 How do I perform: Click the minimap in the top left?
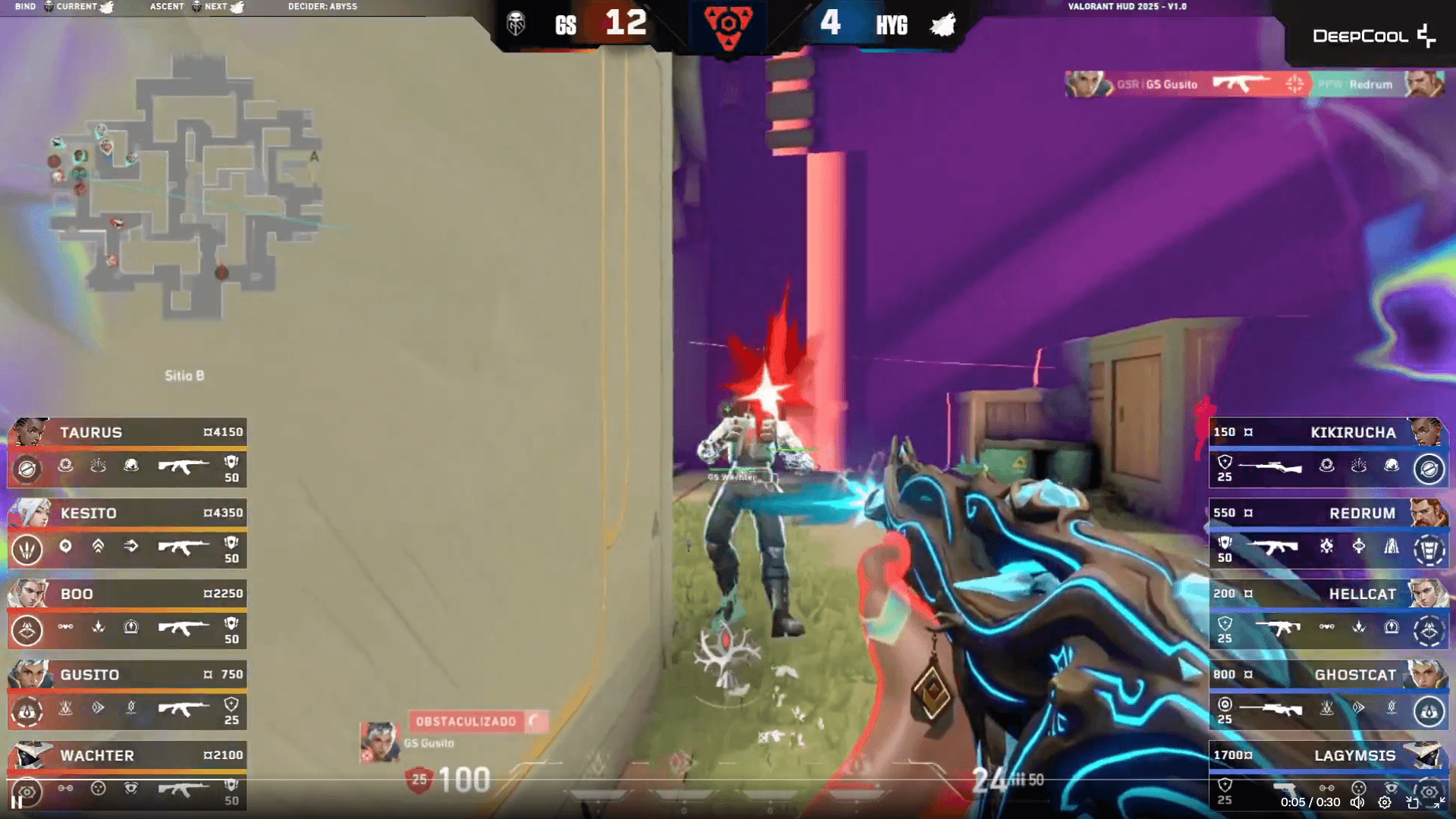[186, 190]
